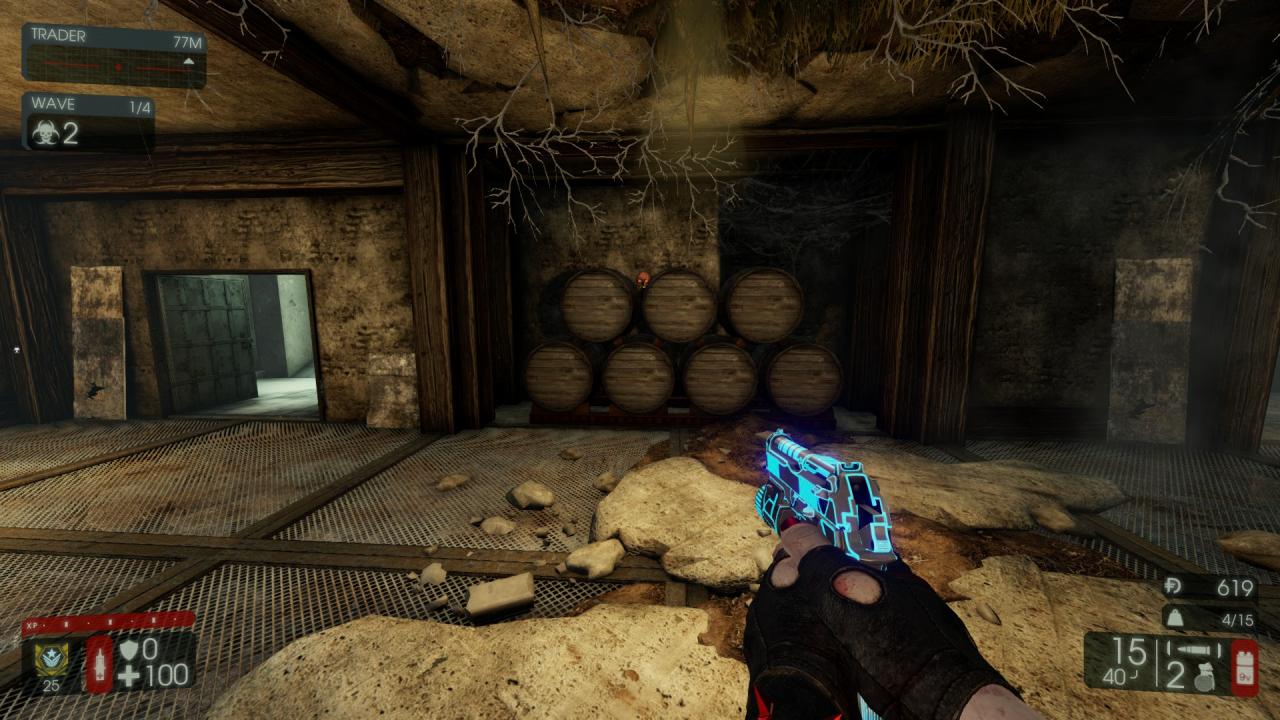
Task: Select the Dosh currency icon
Action: coord(1174,588)
